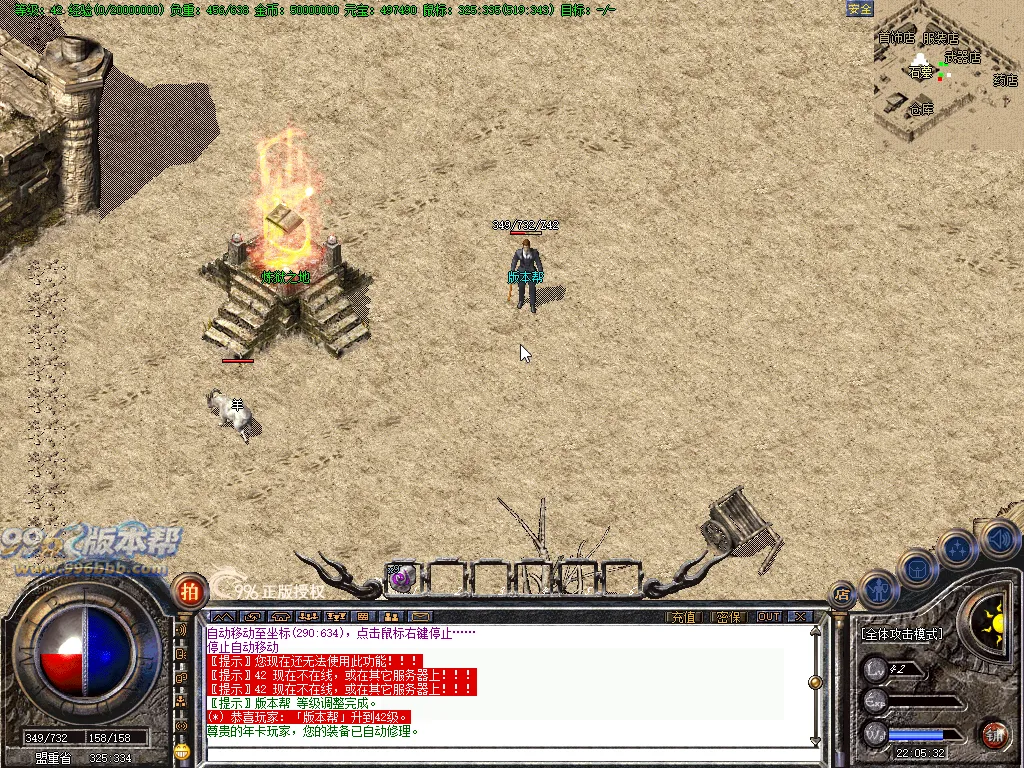
Task: Click the first mountain-shaped chat toolbar icon
Action: pyautogui.click(x=222, y=617)
